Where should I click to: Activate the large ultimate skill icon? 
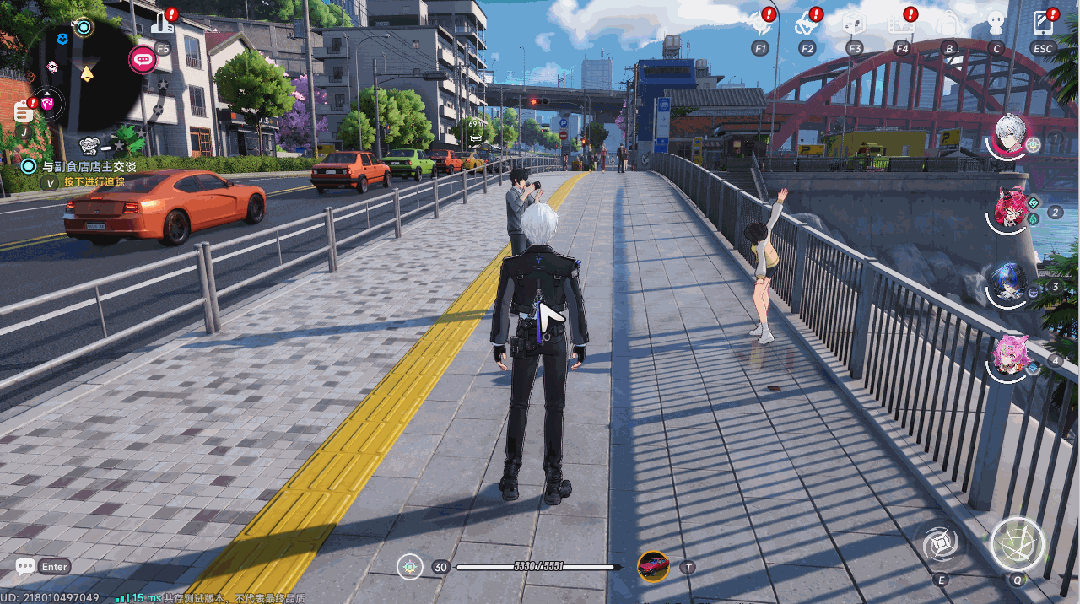point(1017,545)
